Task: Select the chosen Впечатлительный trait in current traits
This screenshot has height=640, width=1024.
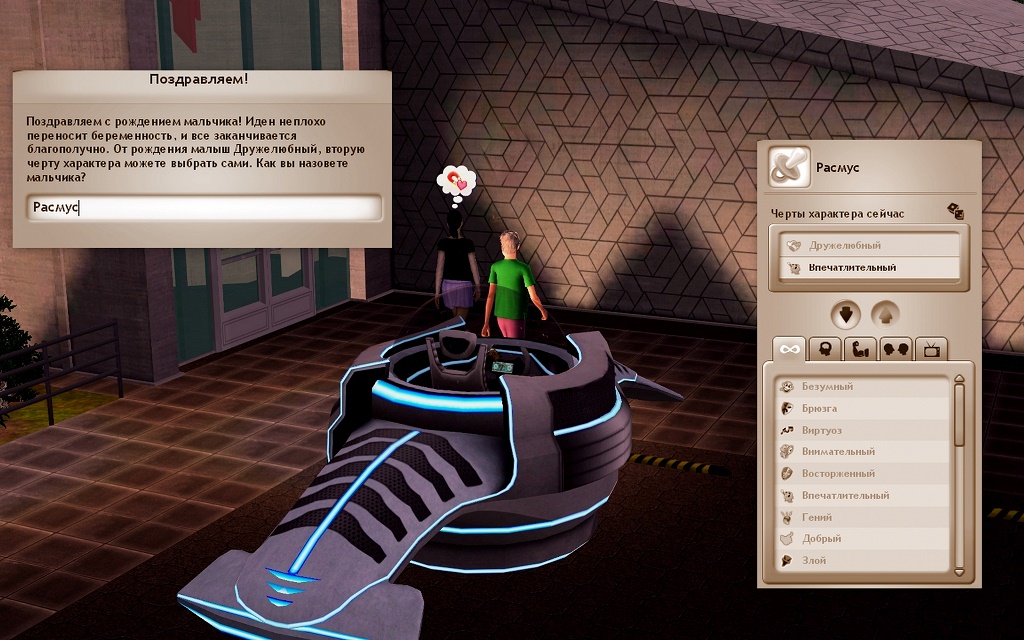Action: pyautogui.click(x=864, y=268)
